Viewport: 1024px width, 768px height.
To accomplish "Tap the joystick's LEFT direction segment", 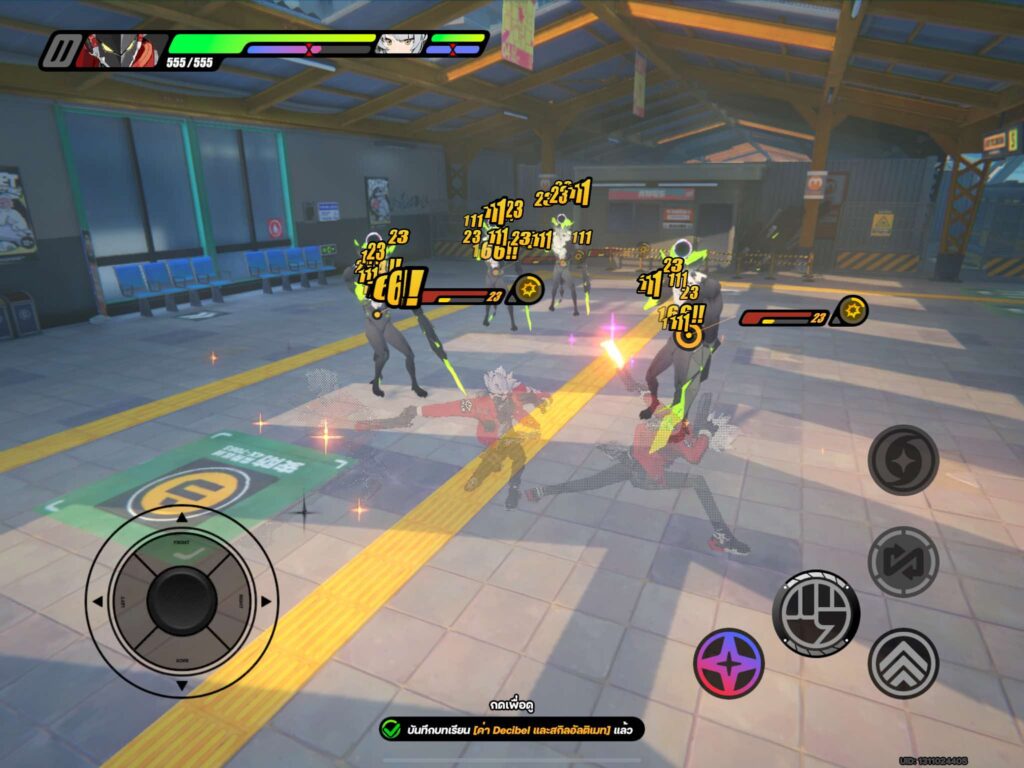I will pos(126,601).
